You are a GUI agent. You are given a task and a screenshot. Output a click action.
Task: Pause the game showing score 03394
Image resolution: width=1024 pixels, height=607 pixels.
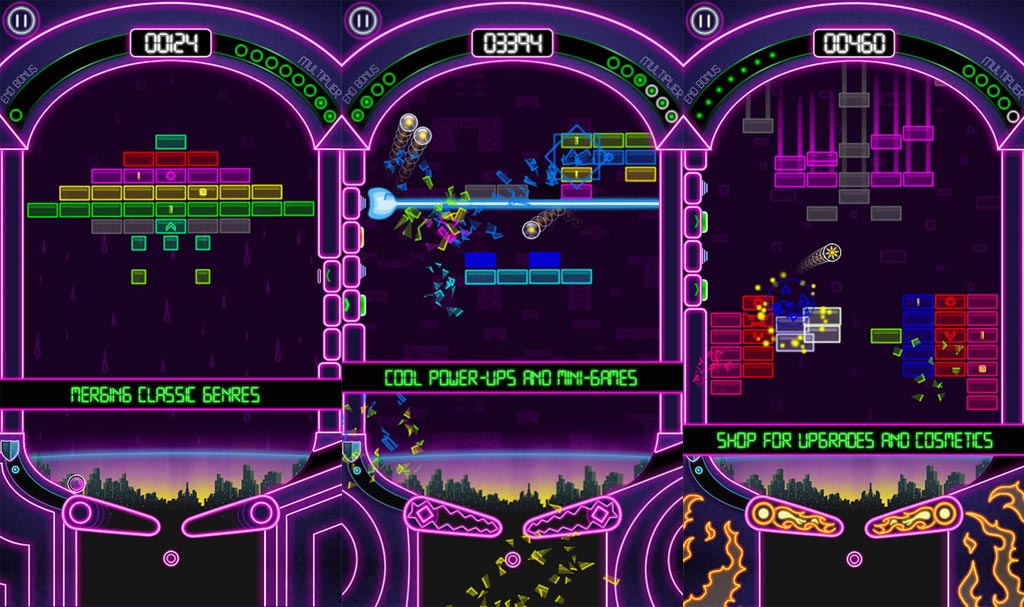pos(362,19)
